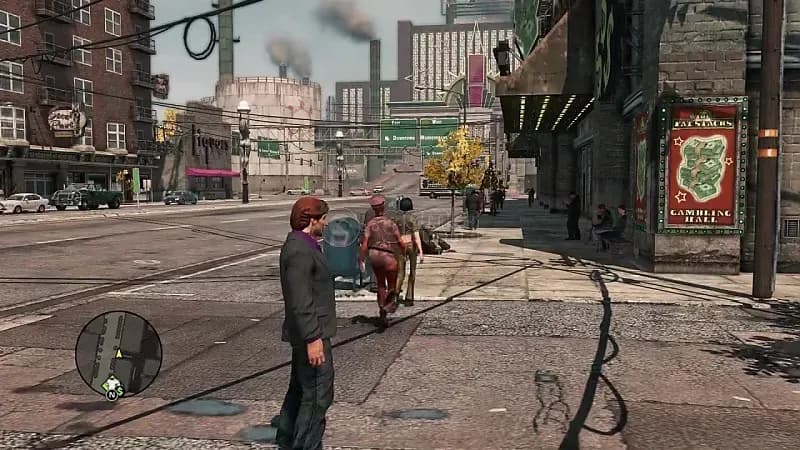Select the green marker icon on the minimap edge
This screenshot has width=800, height=450.
tap(110, 385)
